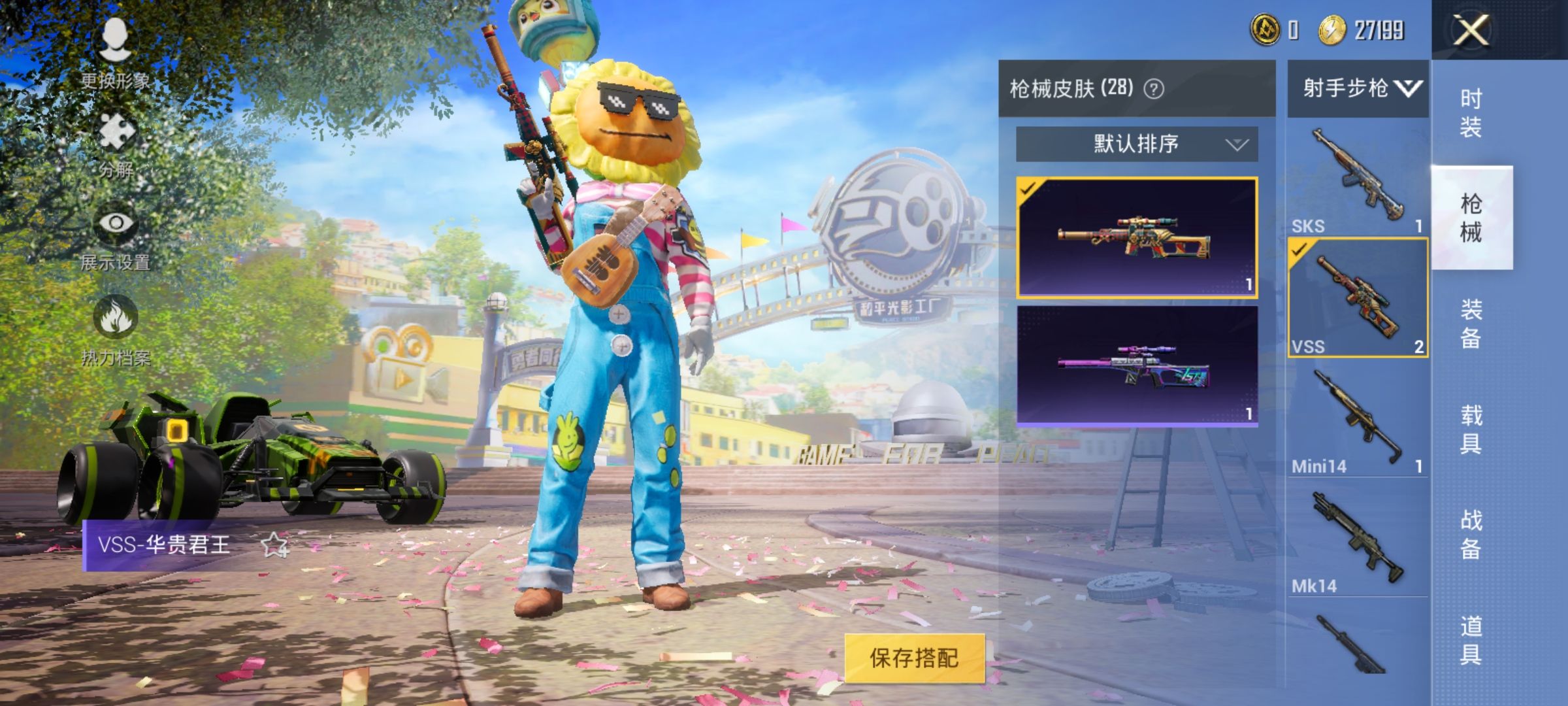
Task: Select the SKS weapon entry
Action: 1357,178
